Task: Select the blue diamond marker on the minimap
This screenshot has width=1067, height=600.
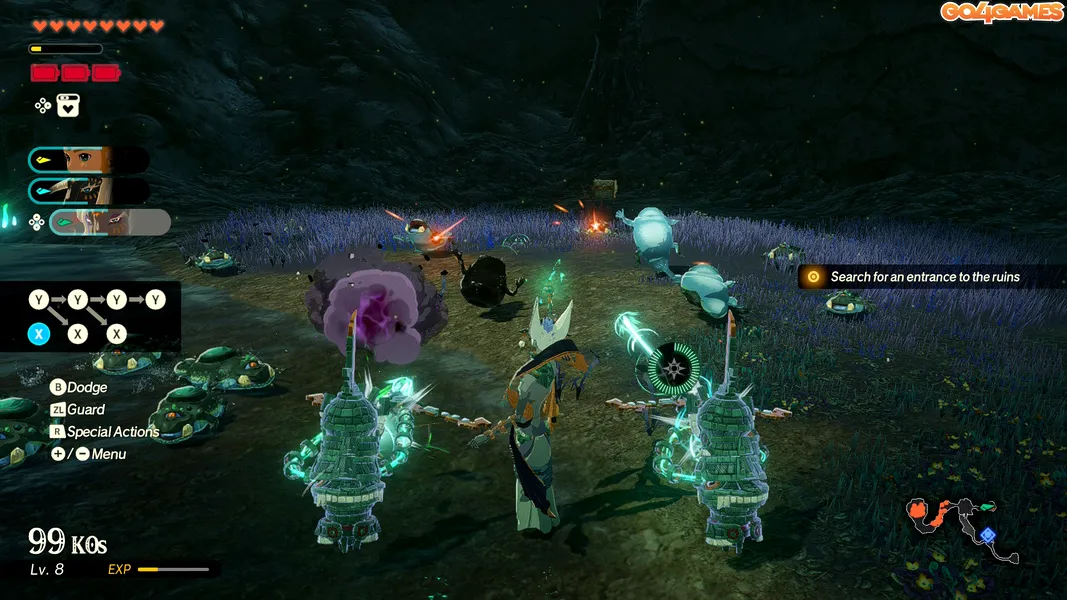Action: coord(988,535)
